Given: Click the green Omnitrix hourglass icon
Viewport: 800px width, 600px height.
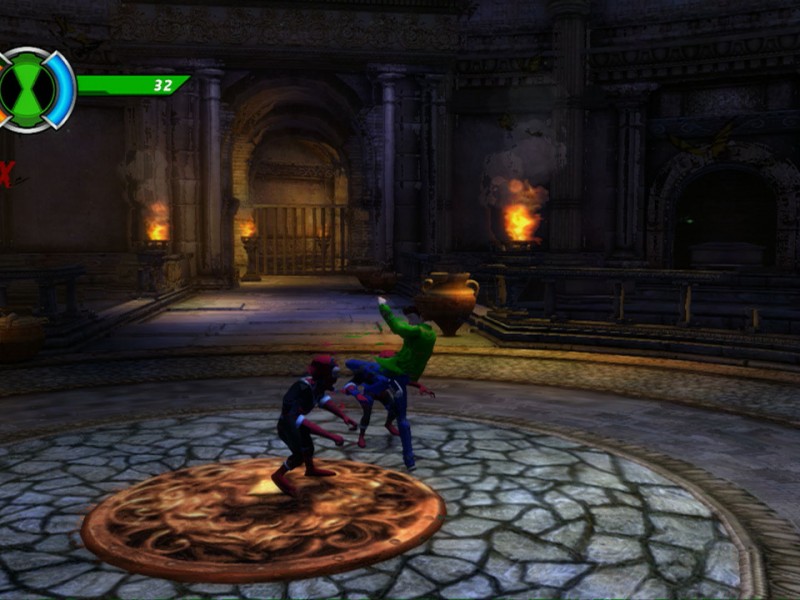Looking at the screenshot, I should click(29, 89).
